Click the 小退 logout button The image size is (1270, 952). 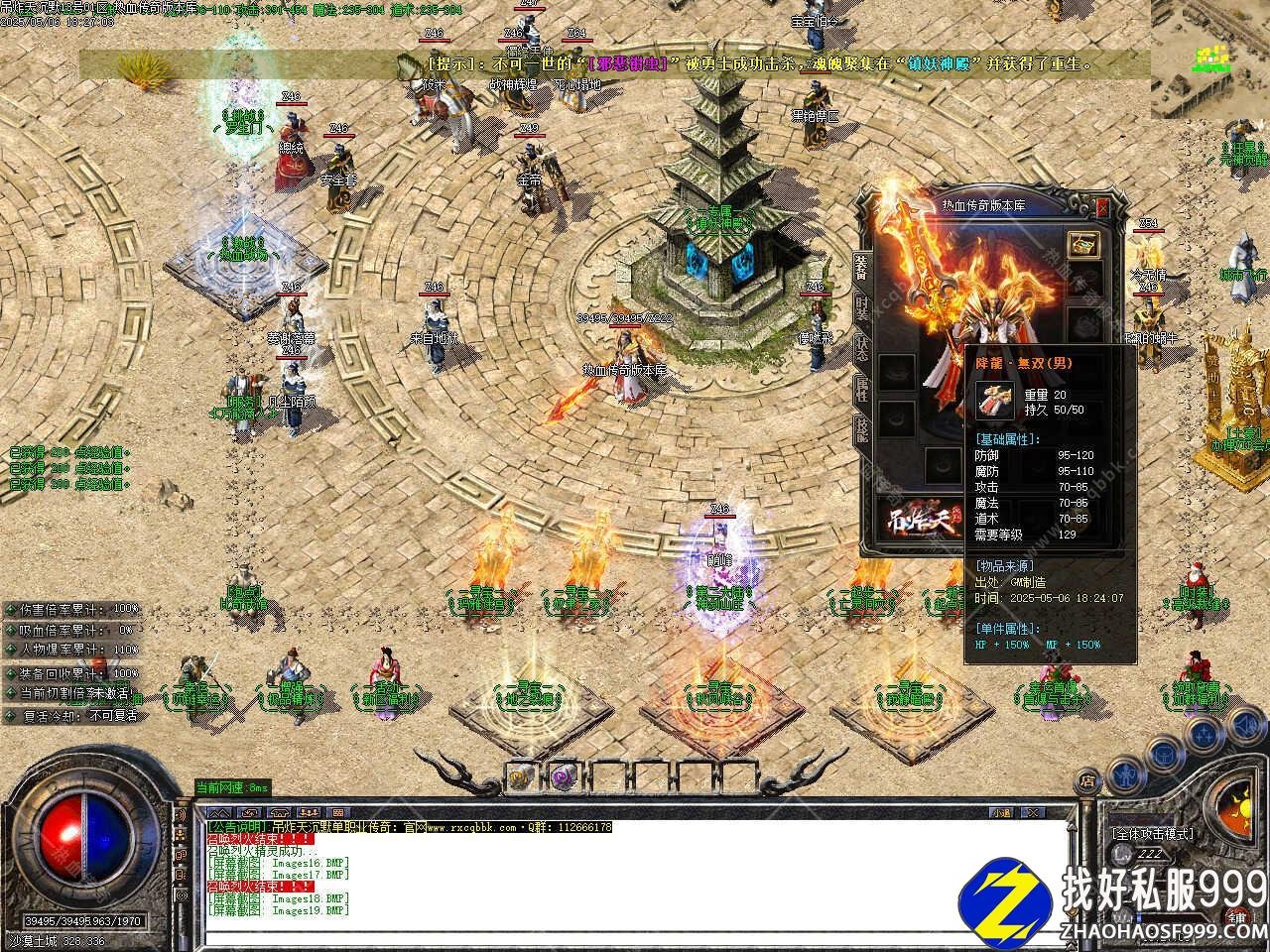pyautogui.click(x=999, y=813)
